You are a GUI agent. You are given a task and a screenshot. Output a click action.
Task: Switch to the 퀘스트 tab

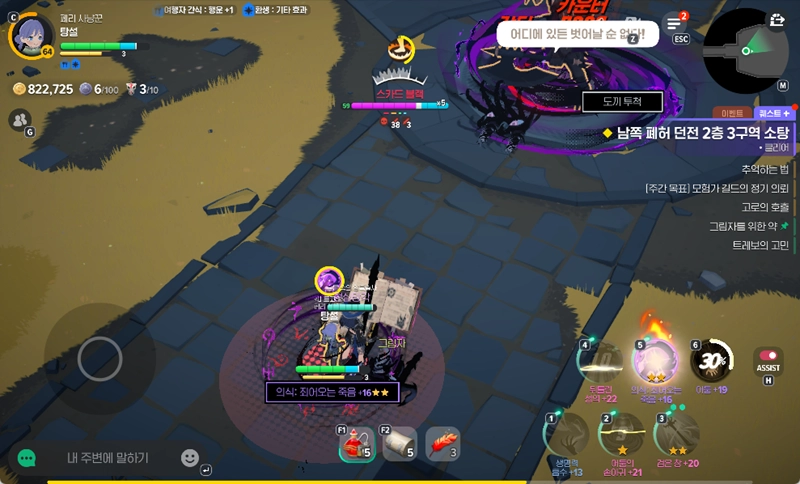pyautogui.click(x=773, y=114)
